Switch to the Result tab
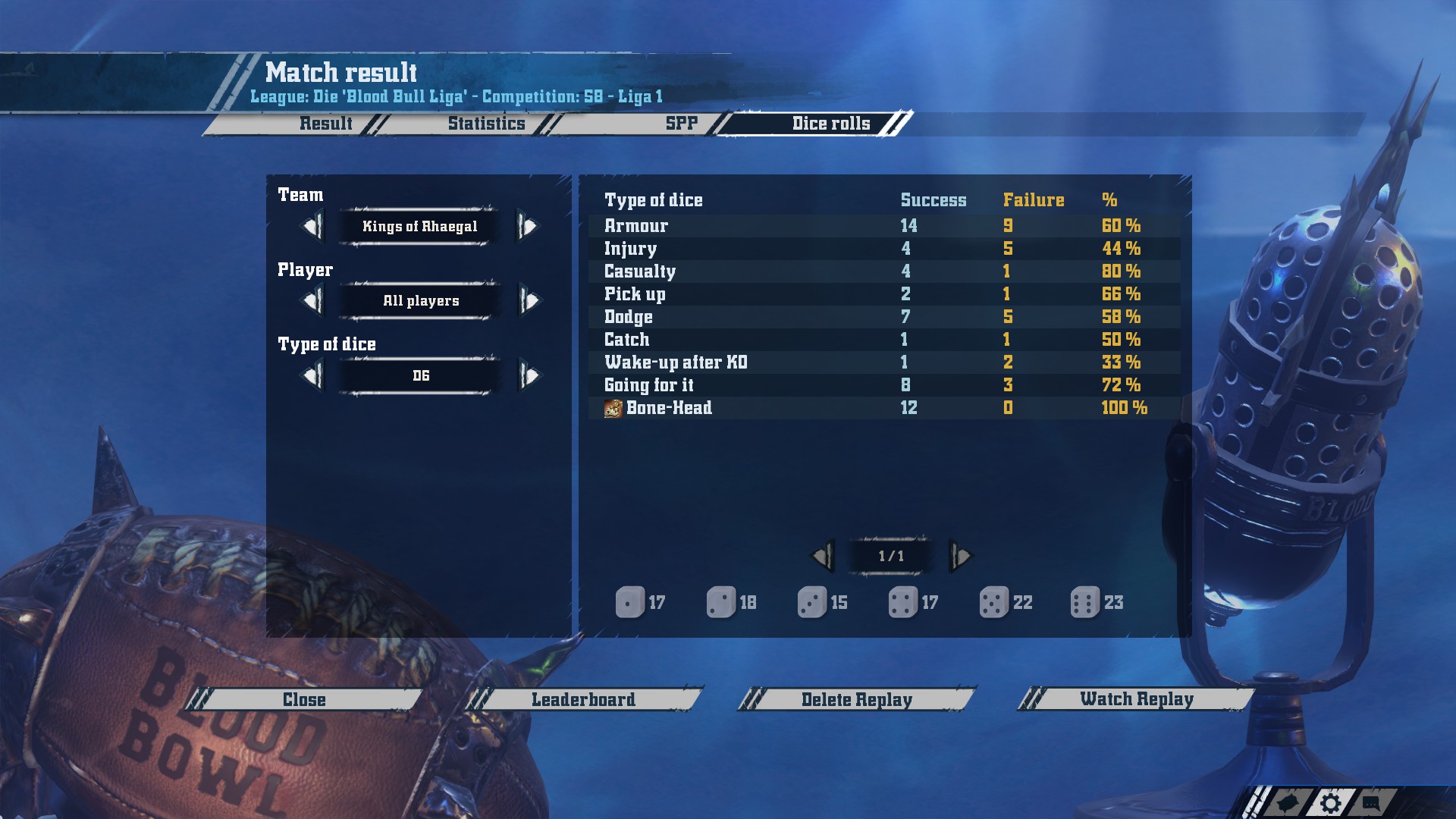1456x819 pixels. pyautogui.click(x=325, y=124)
